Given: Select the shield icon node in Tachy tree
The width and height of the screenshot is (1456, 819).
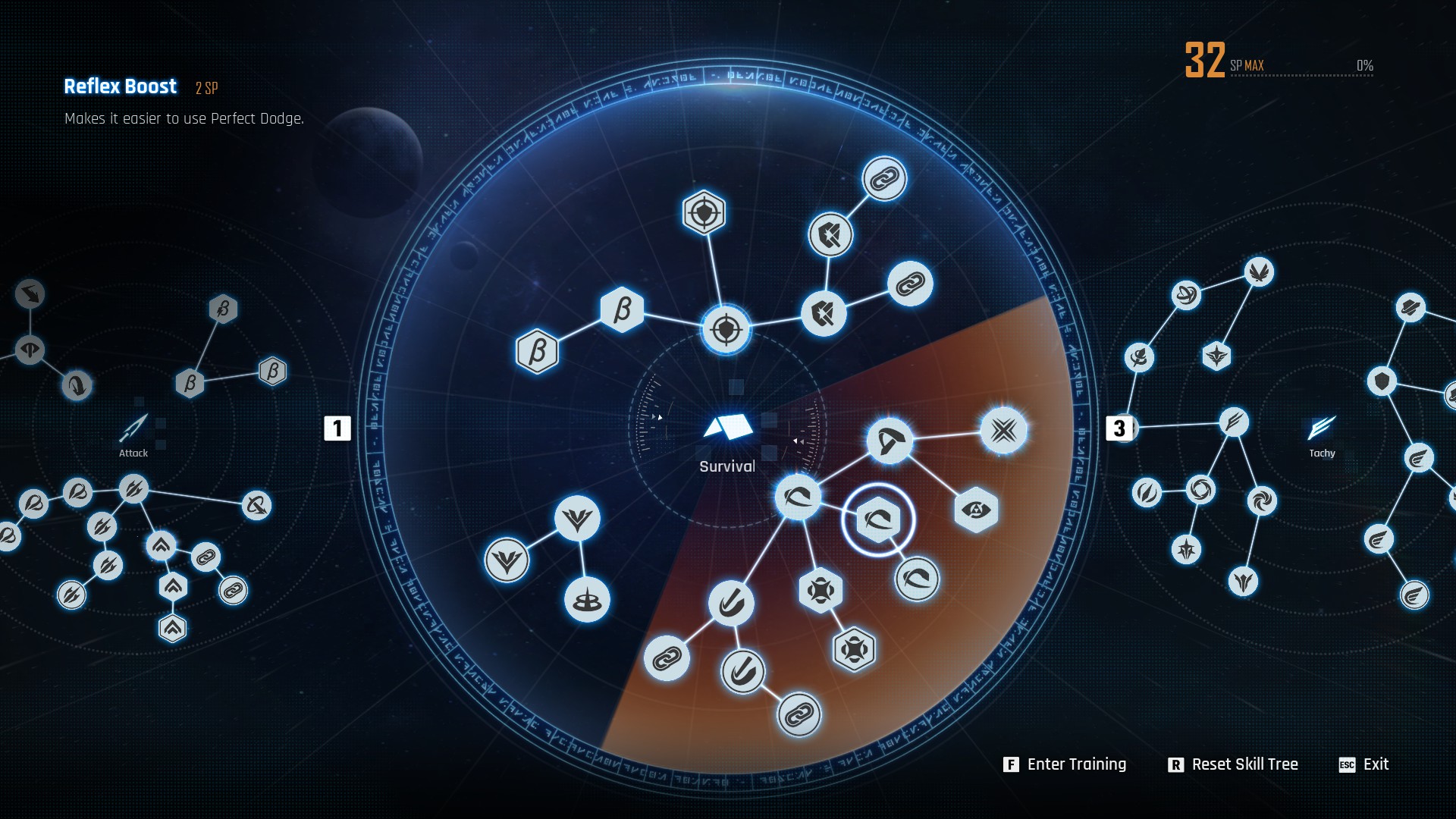Looking at the screenshot, I should (1382, 381).
